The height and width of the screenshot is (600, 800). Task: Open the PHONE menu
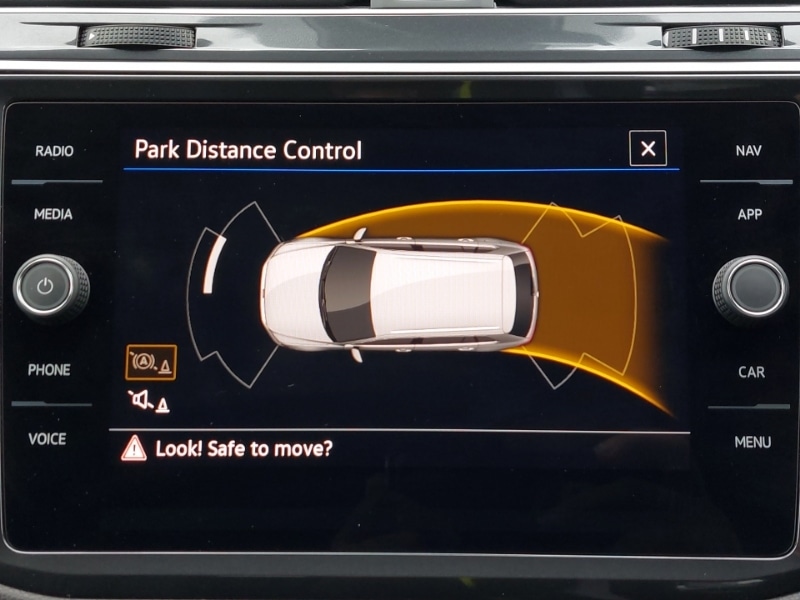tap(49, 370)
